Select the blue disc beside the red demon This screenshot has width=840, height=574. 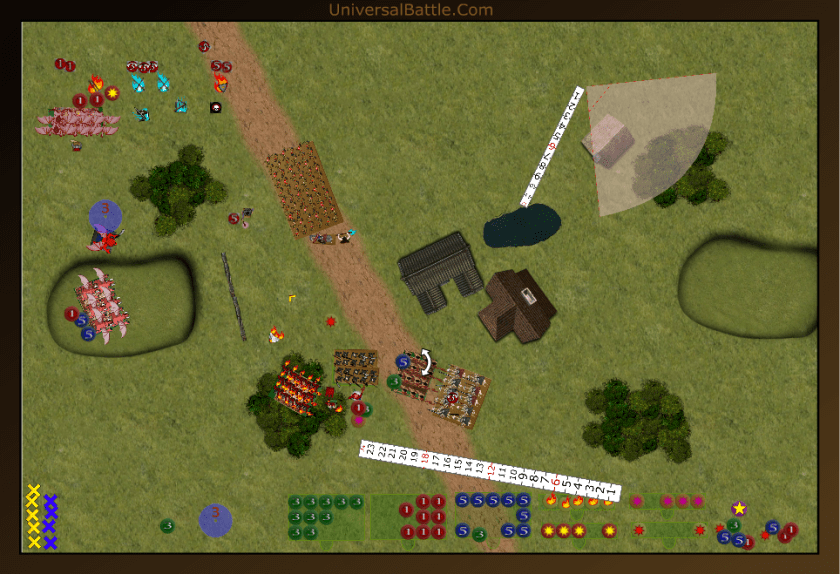point(105,215)
